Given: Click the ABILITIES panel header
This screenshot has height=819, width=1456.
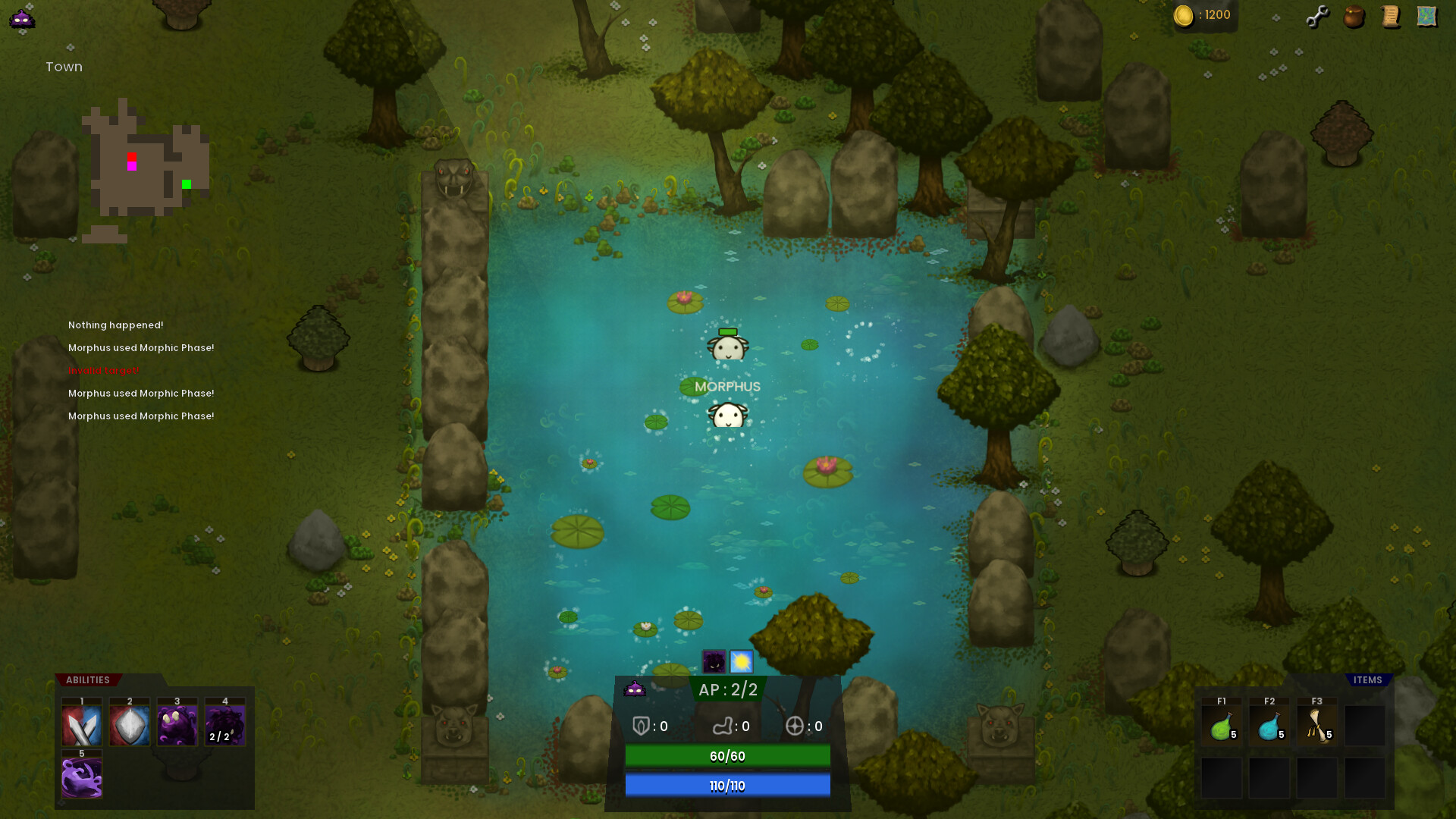Looking at the screenshot, I should point(86,679).
